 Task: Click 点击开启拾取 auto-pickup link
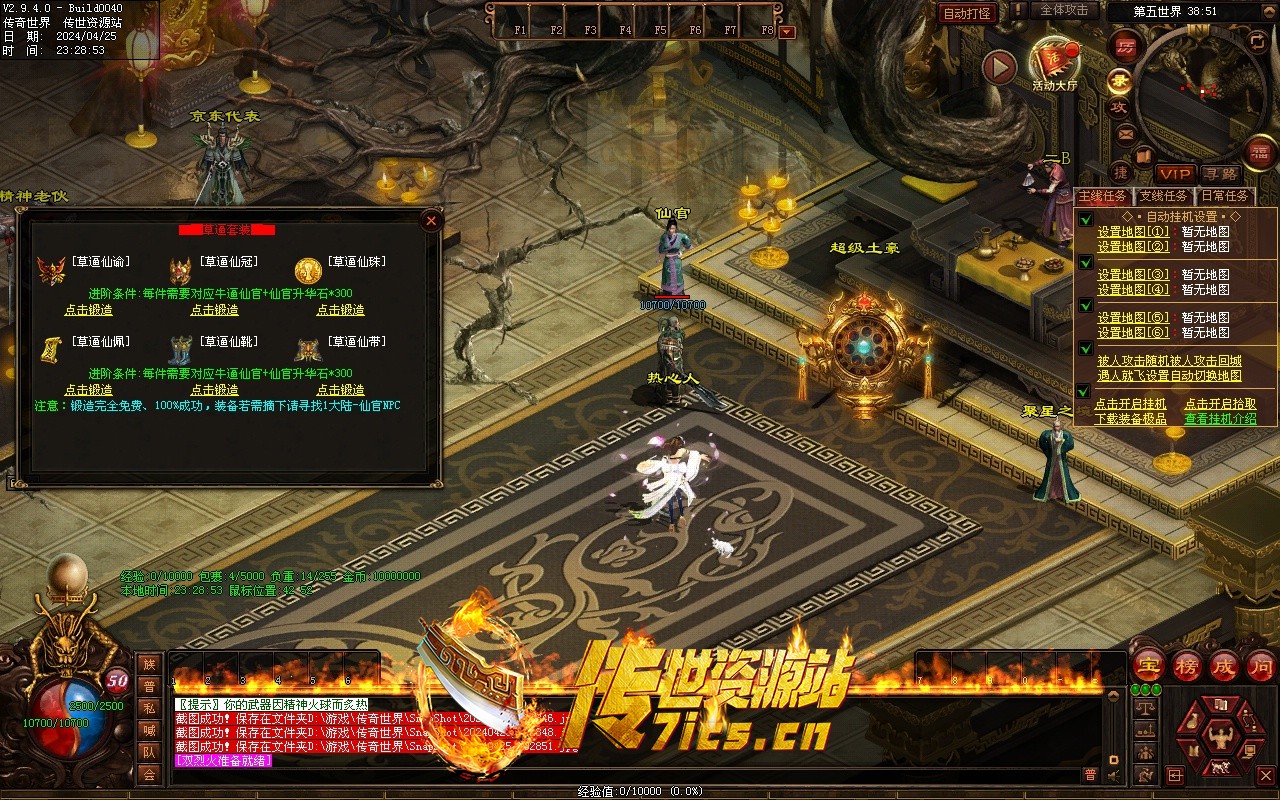(x=1220, y=405)
